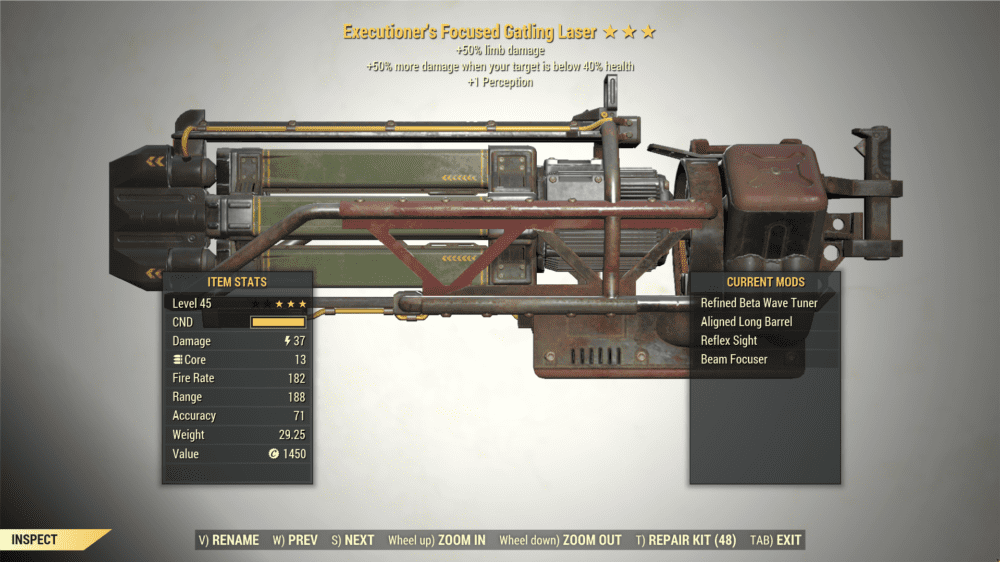Show the NEXT item
The height and width of the screenshot is (562, 1000).
point(352,540)
